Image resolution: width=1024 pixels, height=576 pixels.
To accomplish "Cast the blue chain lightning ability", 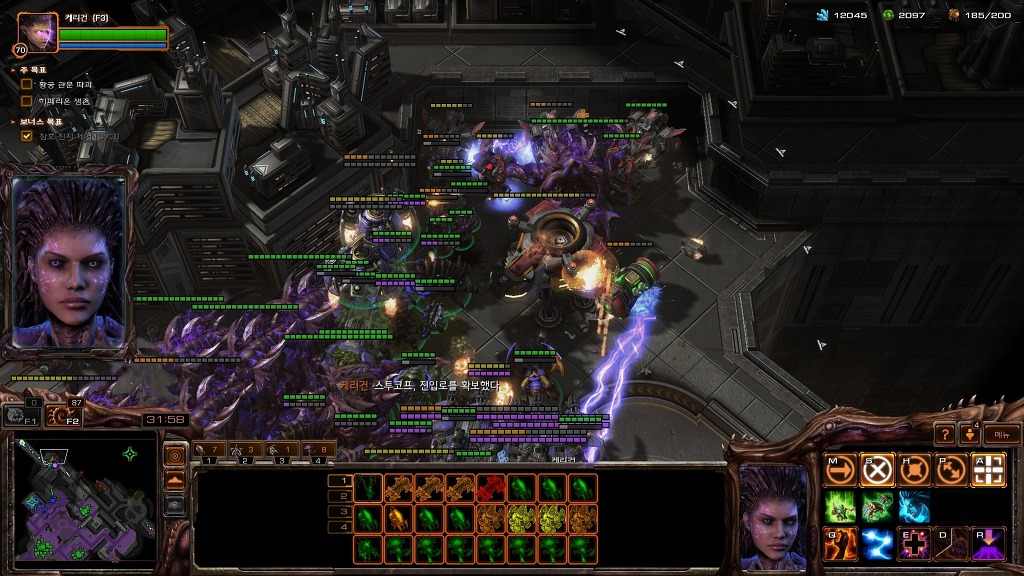I will [x=877, y=543].
